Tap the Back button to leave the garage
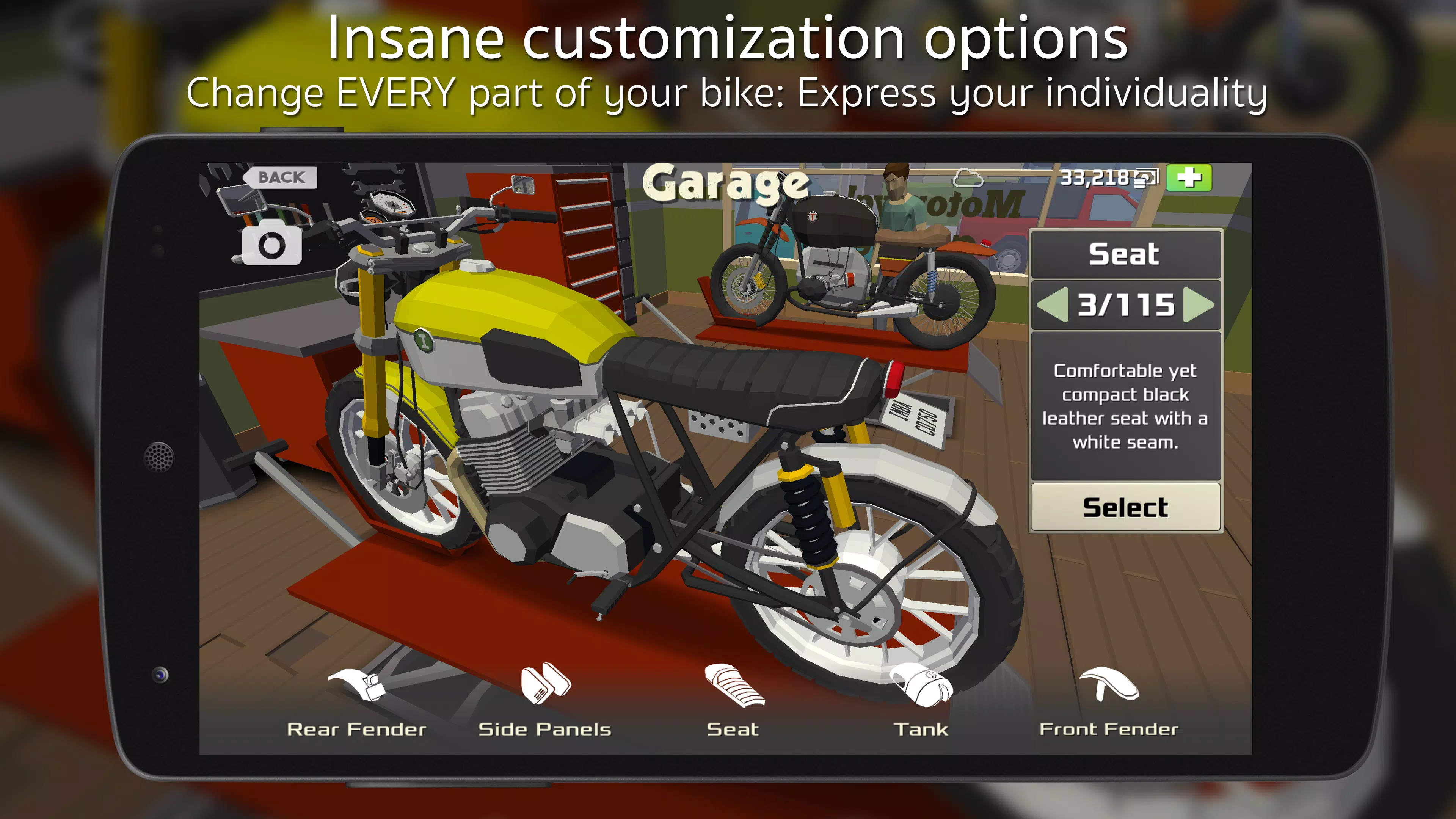 281,177
